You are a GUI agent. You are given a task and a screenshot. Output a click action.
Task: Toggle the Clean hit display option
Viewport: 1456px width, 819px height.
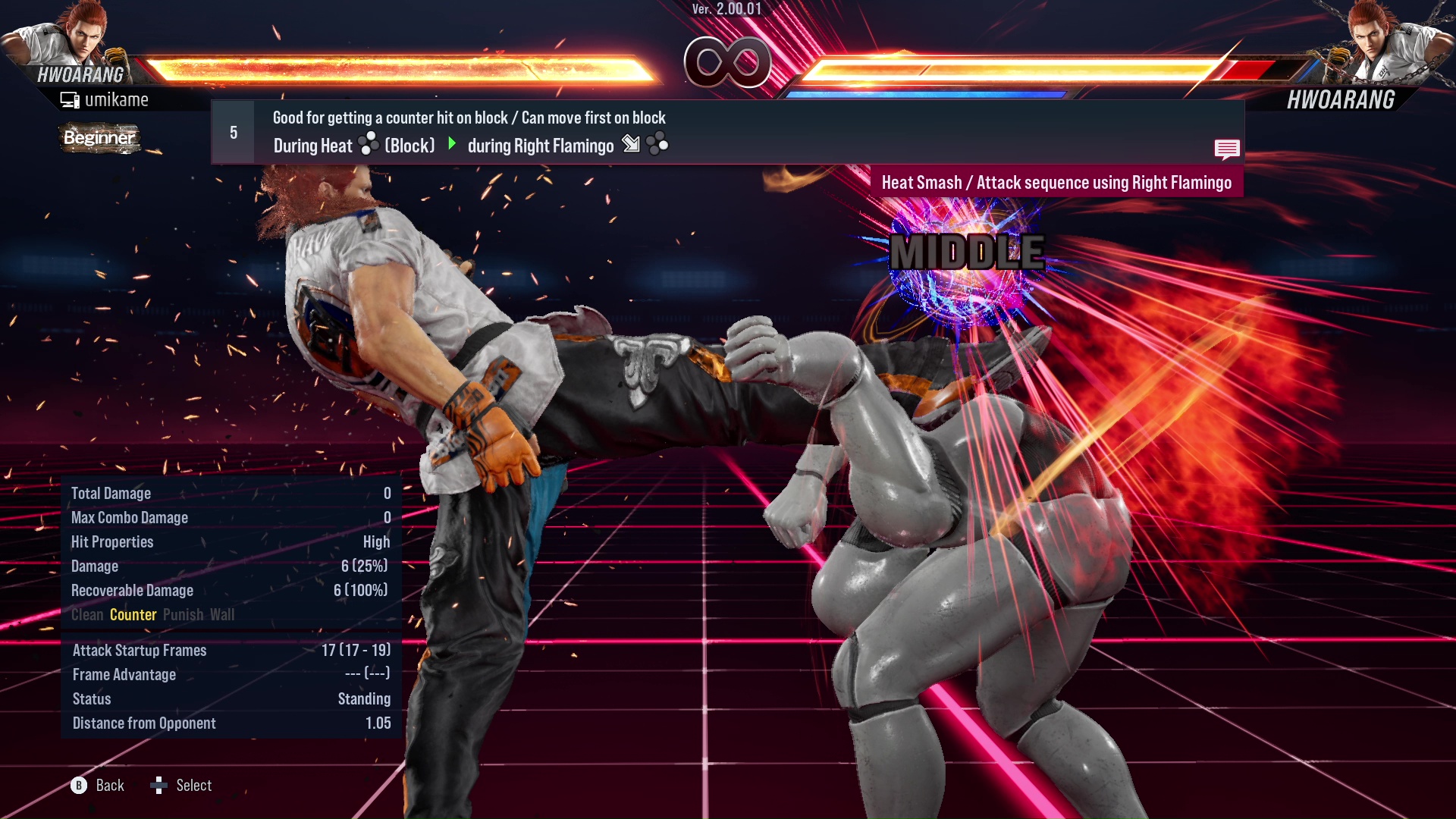86,615
